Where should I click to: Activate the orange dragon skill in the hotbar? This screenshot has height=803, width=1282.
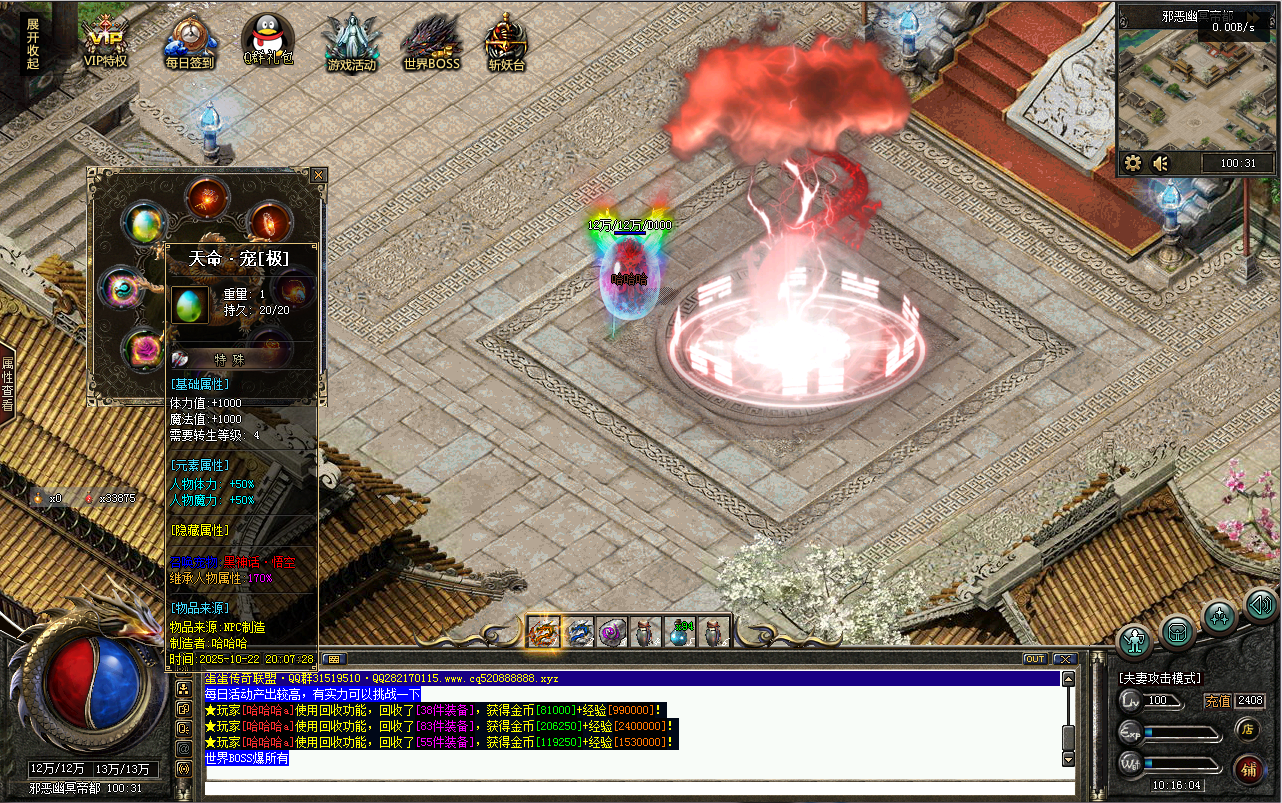tap(543, 632)
